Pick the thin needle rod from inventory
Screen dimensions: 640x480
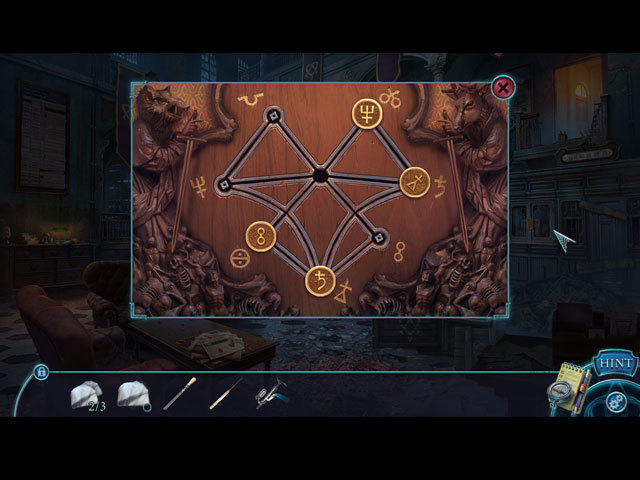[x=225, y=394]
